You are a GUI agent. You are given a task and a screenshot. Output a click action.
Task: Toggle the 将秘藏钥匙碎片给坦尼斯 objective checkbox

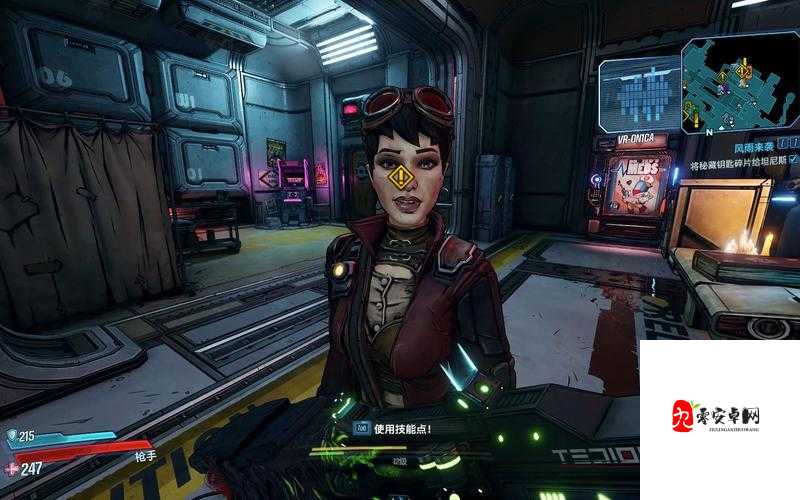[x=793, y=160]
